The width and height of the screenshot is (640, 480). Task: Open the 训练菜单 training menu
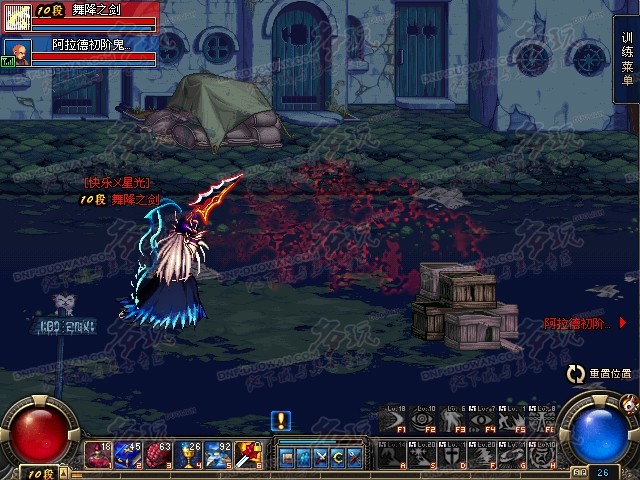627,59
